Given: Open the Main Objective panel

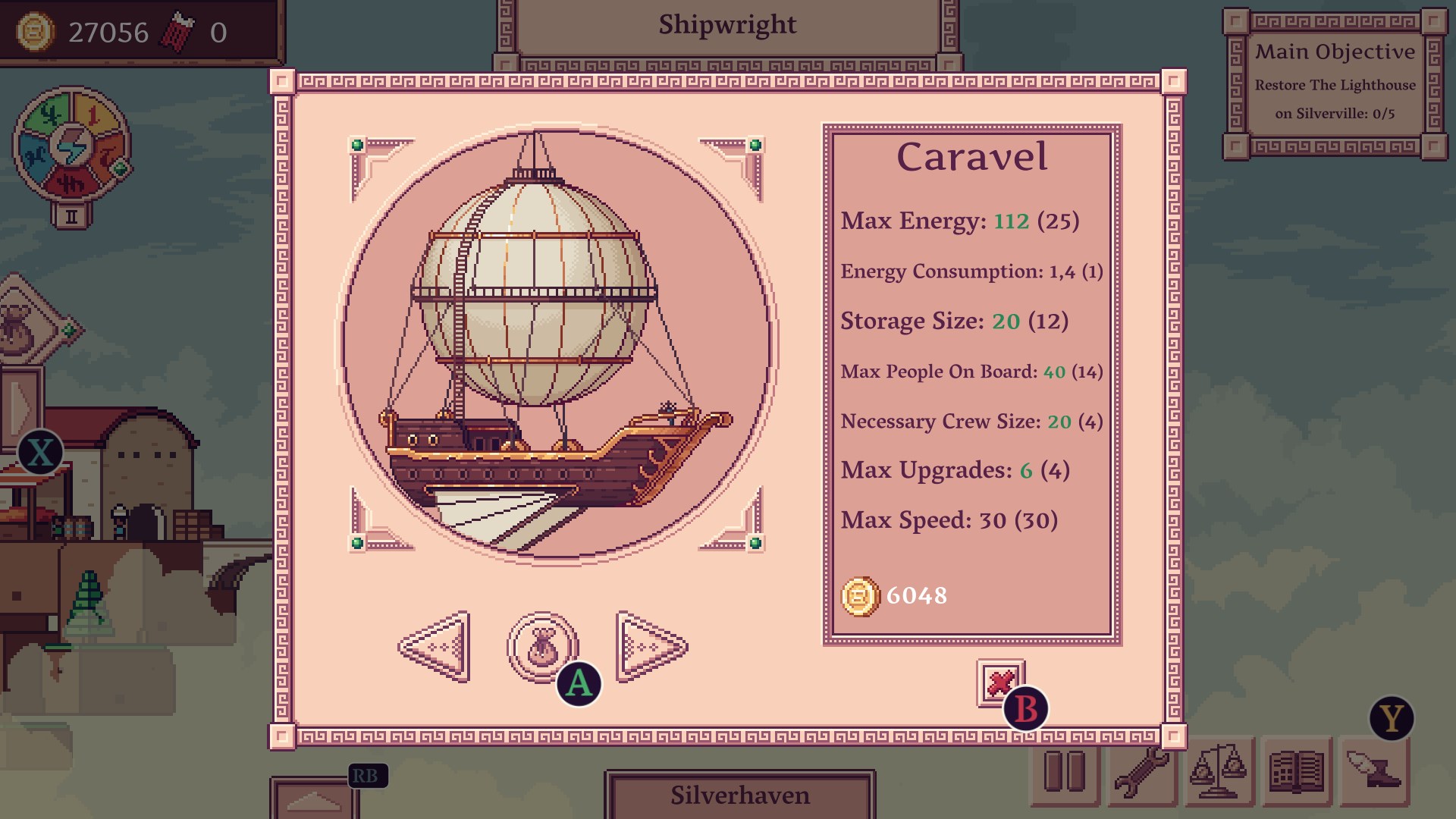Looking at the screenshot, I should pos(1335,83).
